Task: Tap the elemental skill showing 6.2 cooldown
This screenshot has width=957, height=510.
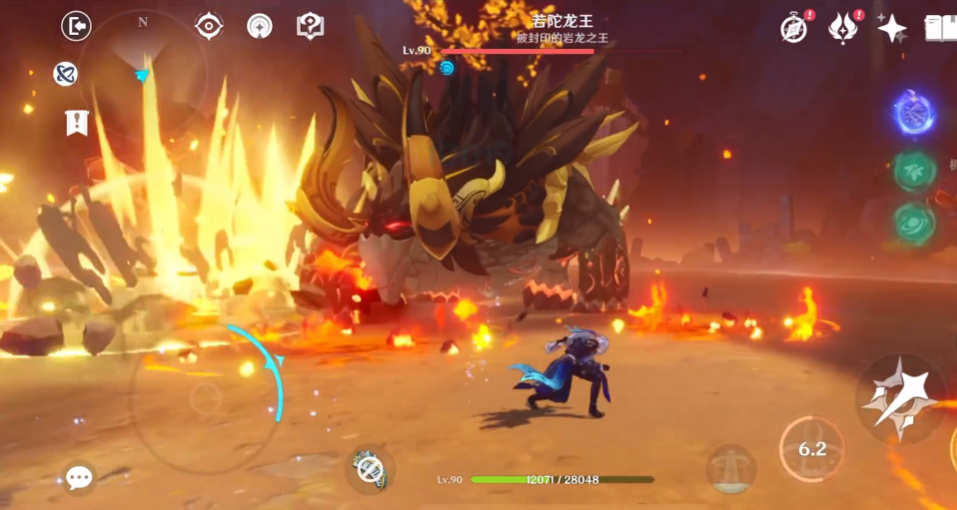Action: 811,449
